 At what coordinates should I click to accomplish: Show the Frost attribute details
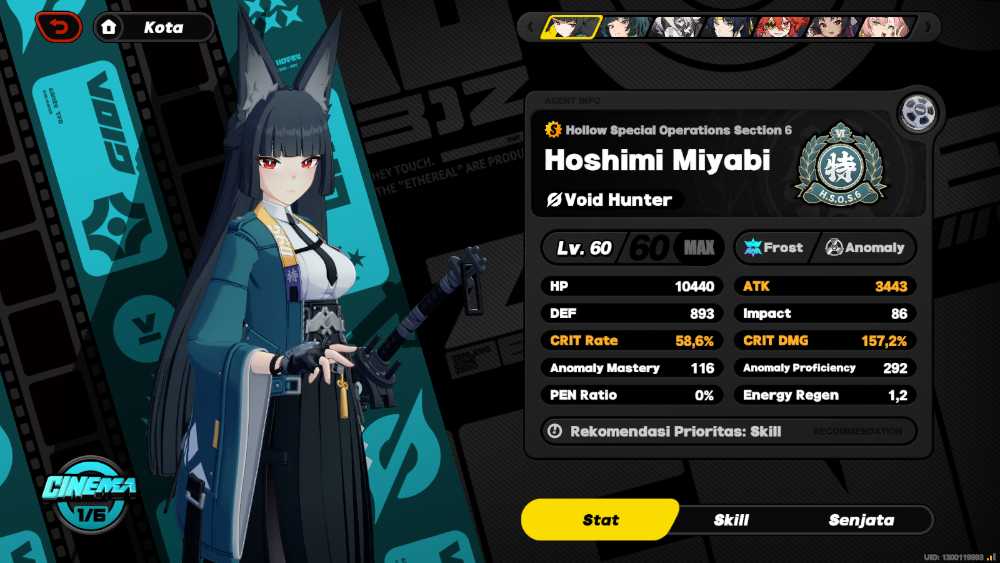pos(774,247)
